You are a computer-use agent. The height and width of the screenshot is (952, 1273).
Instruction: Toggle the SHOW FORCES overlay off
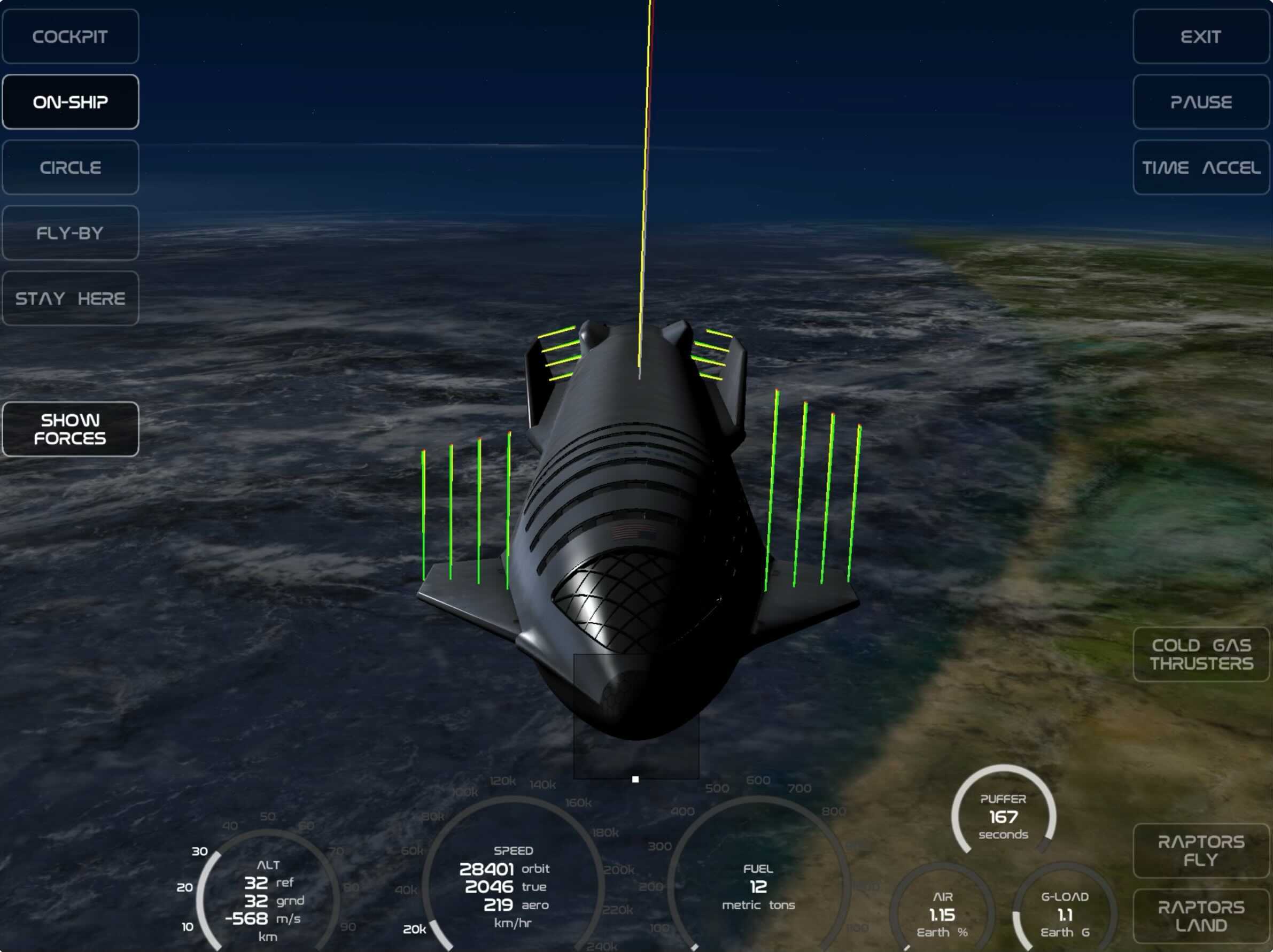point(70,429)
